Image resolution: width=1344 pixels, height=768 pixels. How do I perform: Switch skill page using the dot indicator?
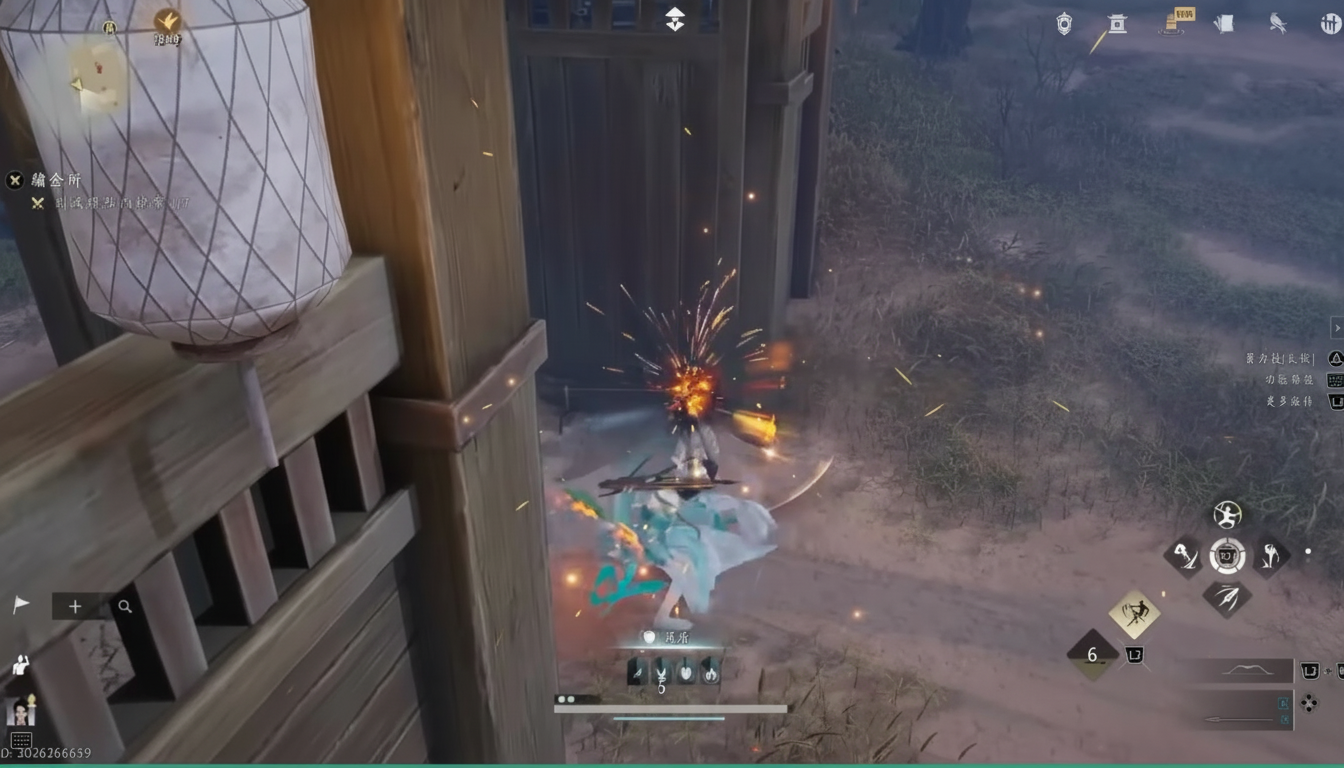click(x=1309, y=551)
